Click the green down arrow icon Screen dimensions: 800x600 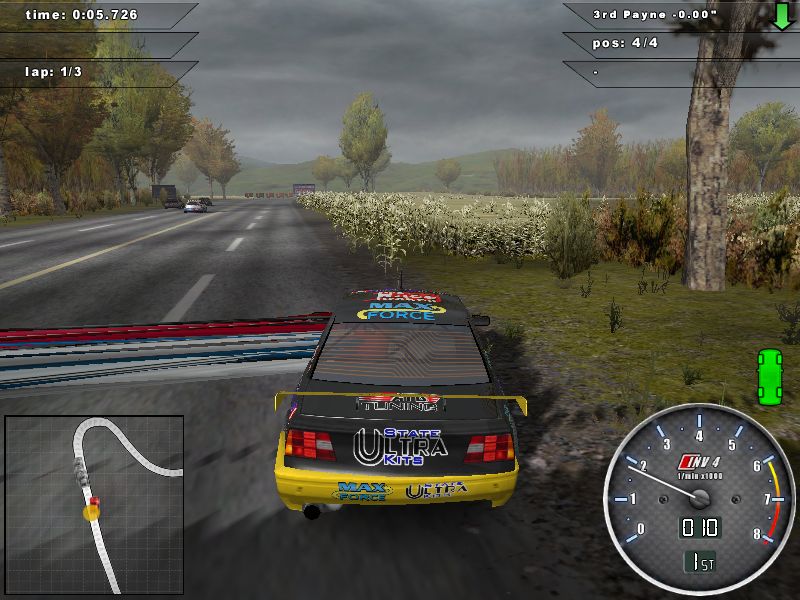[782, 16]
